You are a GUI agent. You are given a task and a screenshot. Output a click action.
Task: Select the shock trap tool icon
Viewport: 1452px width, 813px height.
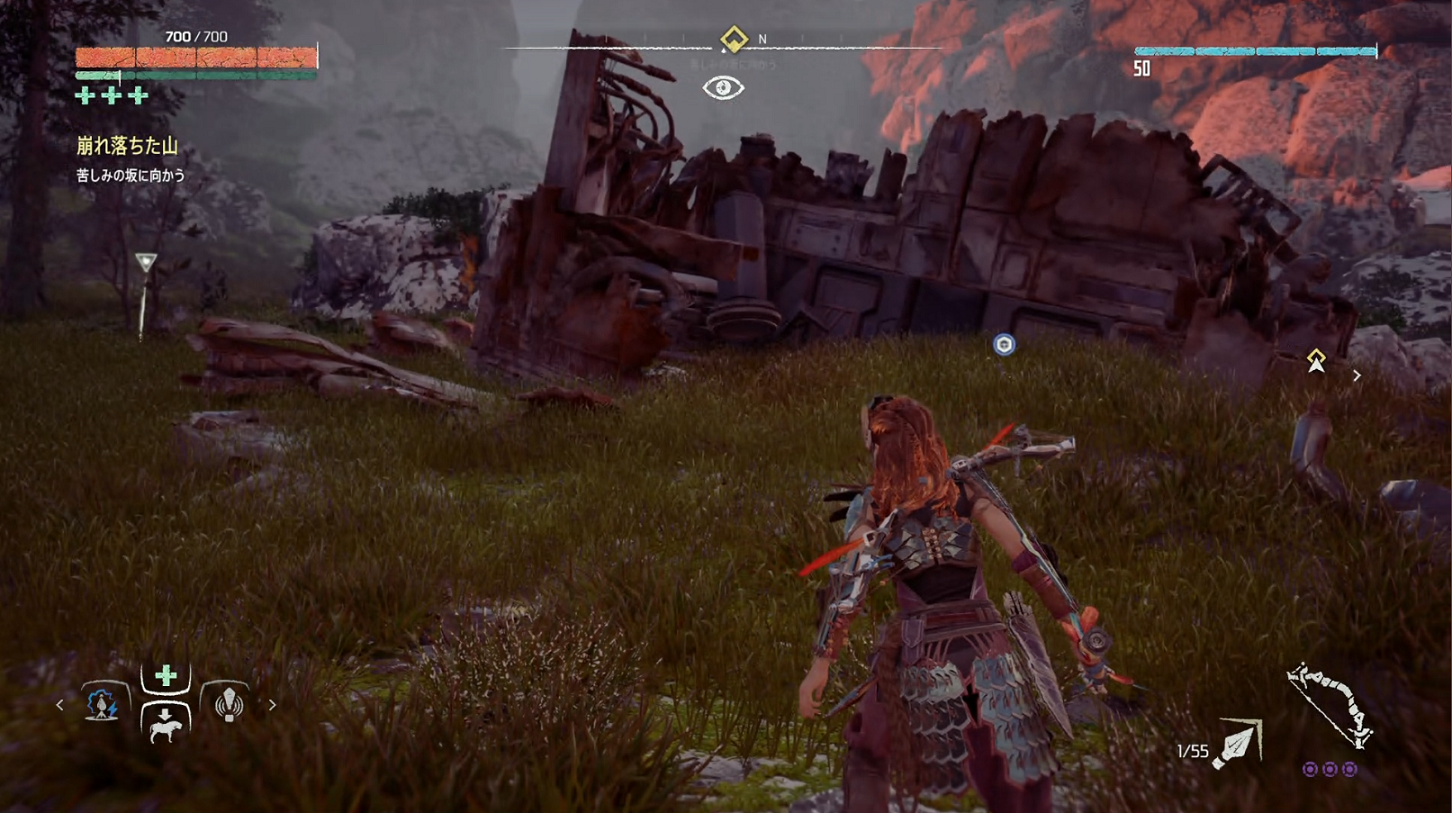pyautogui.click(x=103, y=703)
